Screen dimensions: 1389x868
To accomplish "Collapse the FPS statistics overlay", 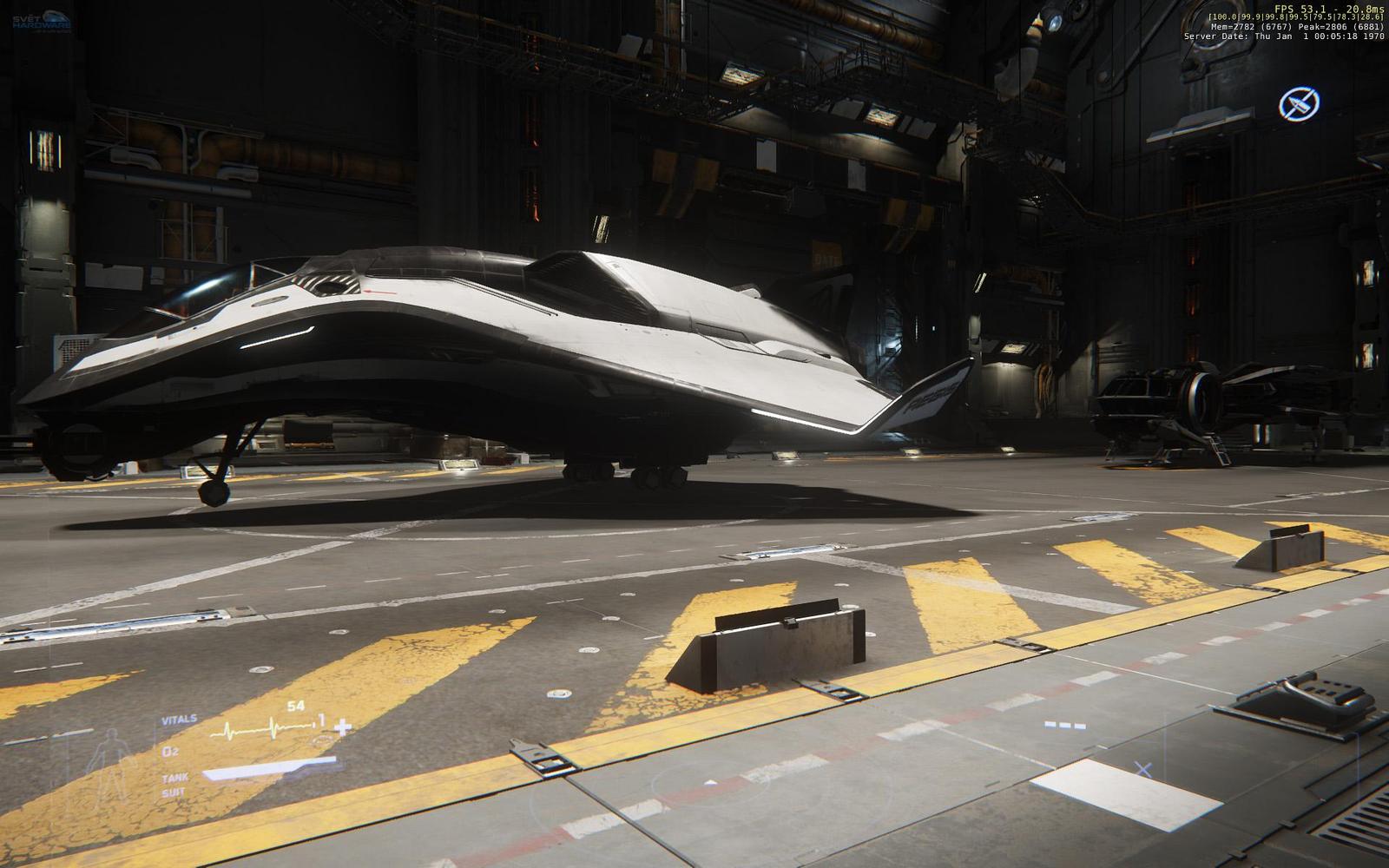I will click(x=1293, y=7).
